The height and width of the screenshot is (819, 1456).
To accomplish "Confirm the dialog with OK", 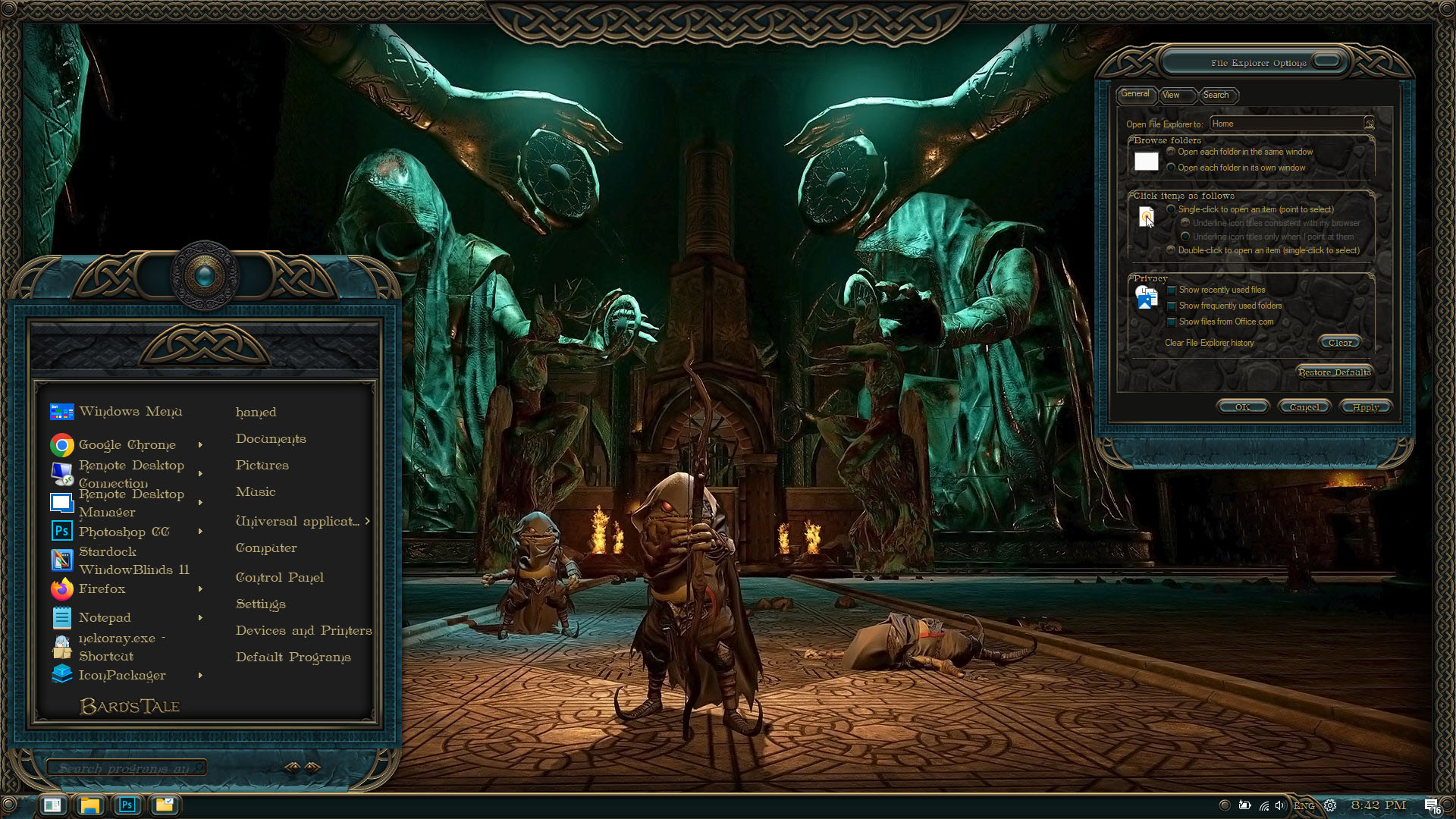I will pyautogui.click(x=1242, y=407).
